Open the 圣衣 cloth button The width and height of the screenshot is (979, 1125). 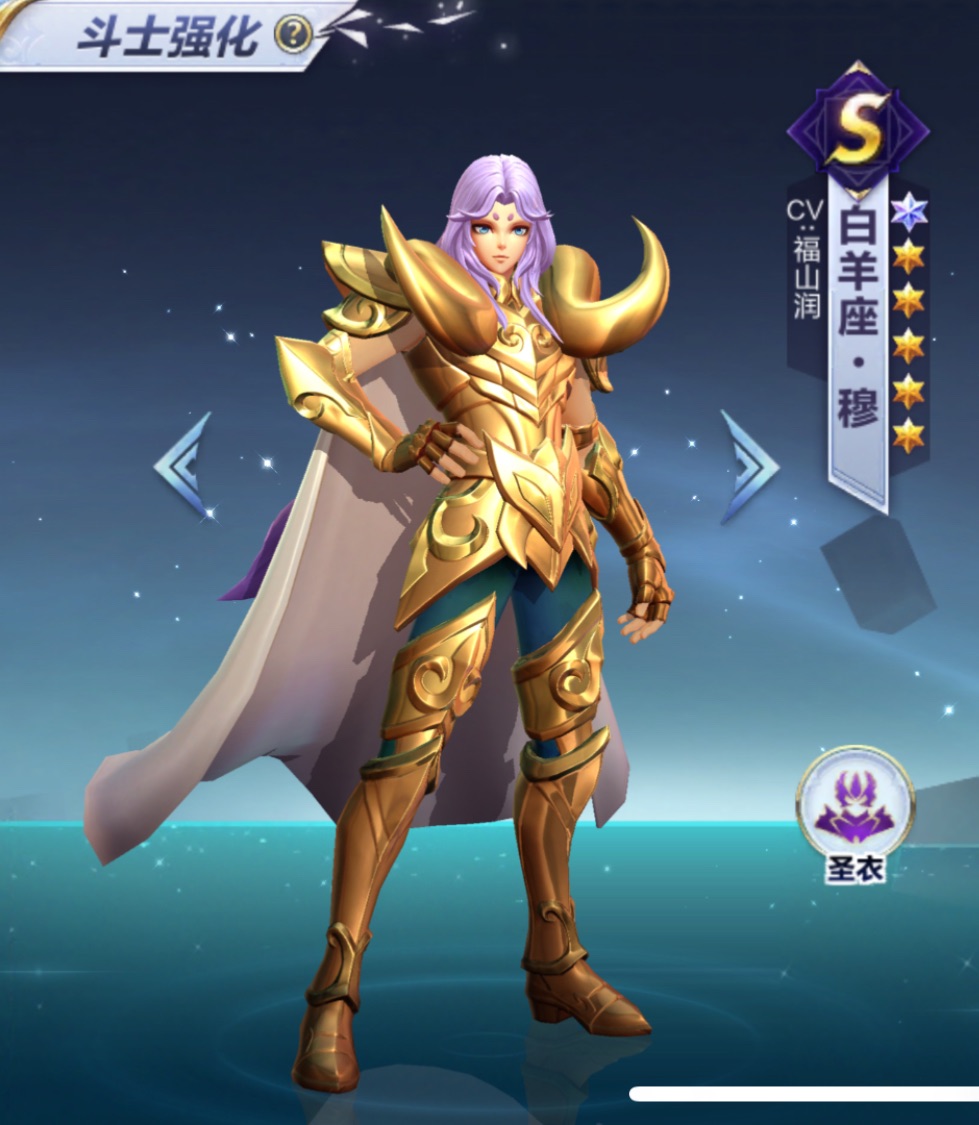855,804
